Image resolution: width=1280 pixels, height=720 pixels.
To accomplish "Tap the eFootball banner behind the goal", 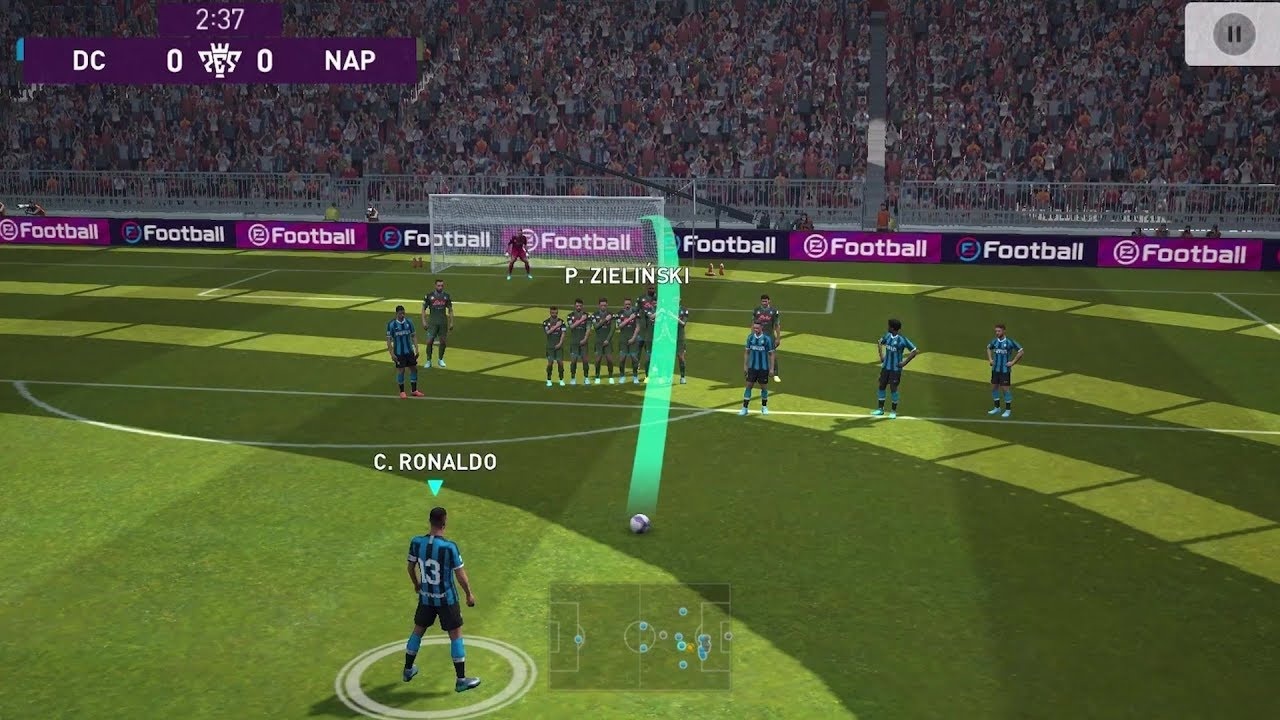I will pos(569,241).
